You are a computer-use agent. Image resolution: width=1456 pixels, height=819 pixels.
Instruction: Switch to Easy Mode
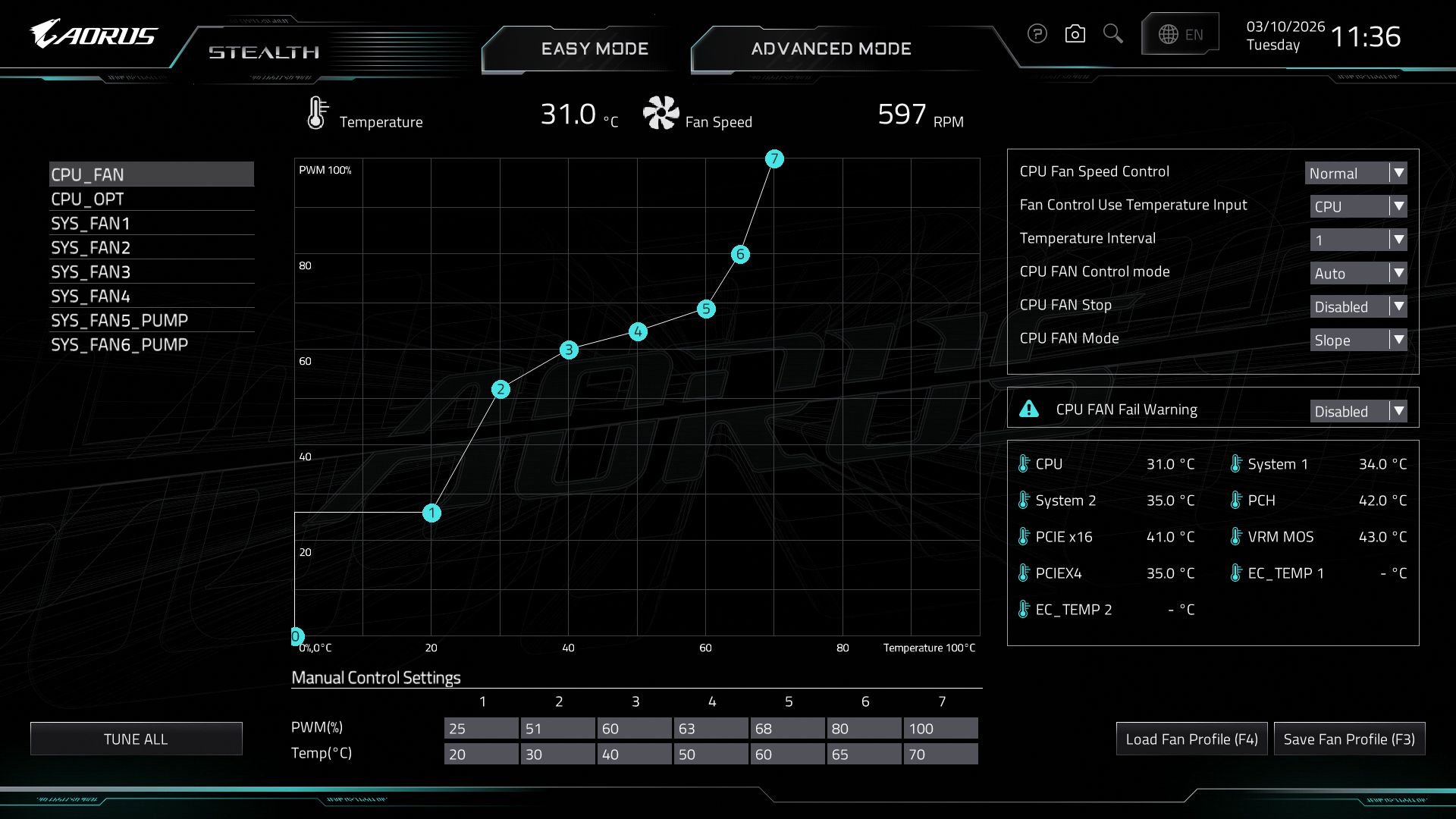coord(595,49)
